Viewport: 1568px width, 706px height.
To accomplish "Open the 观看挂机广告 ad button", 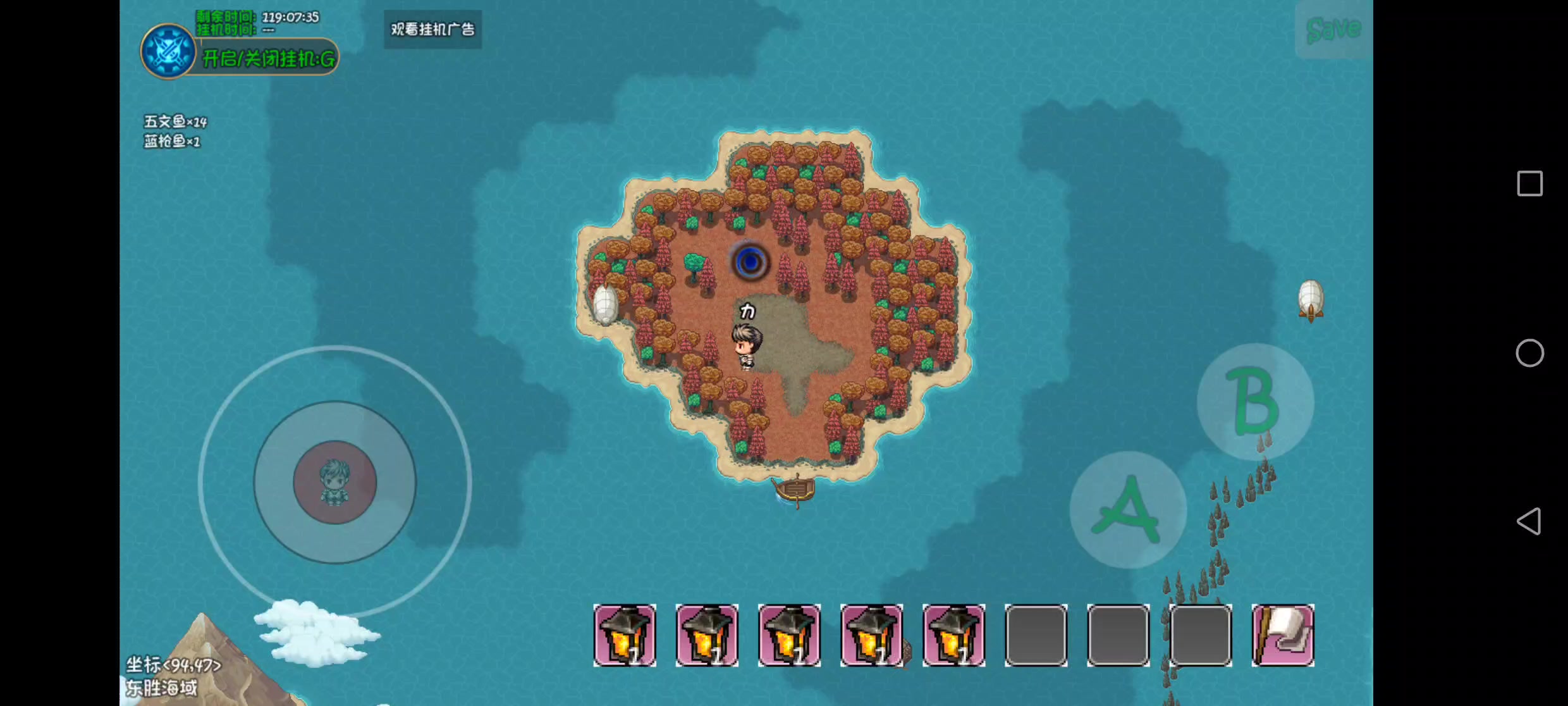I will pyautogui.click(x=432, y=29).
